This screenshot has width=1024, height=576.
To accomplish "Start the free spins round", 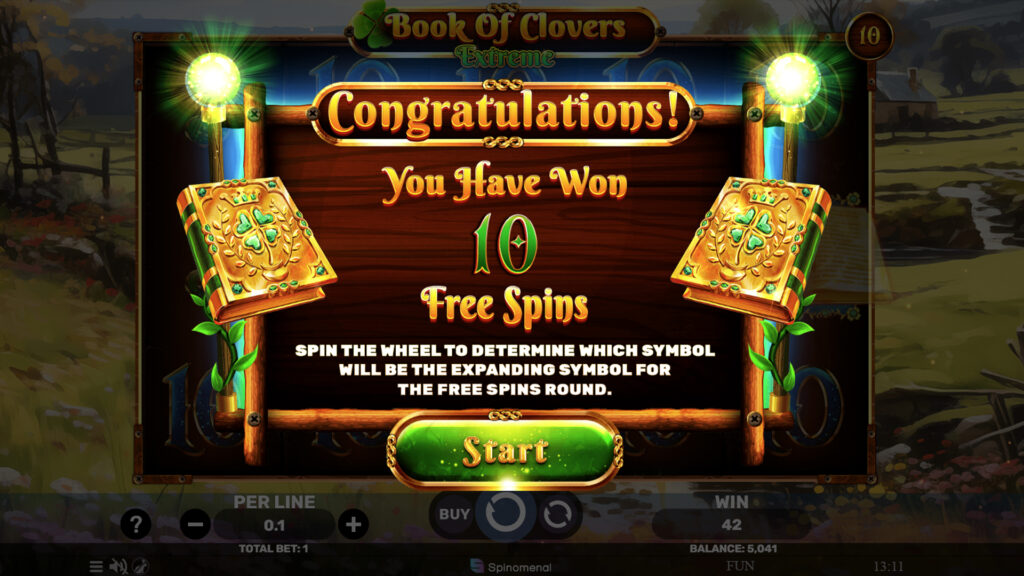I will click(x=504, y=451).
